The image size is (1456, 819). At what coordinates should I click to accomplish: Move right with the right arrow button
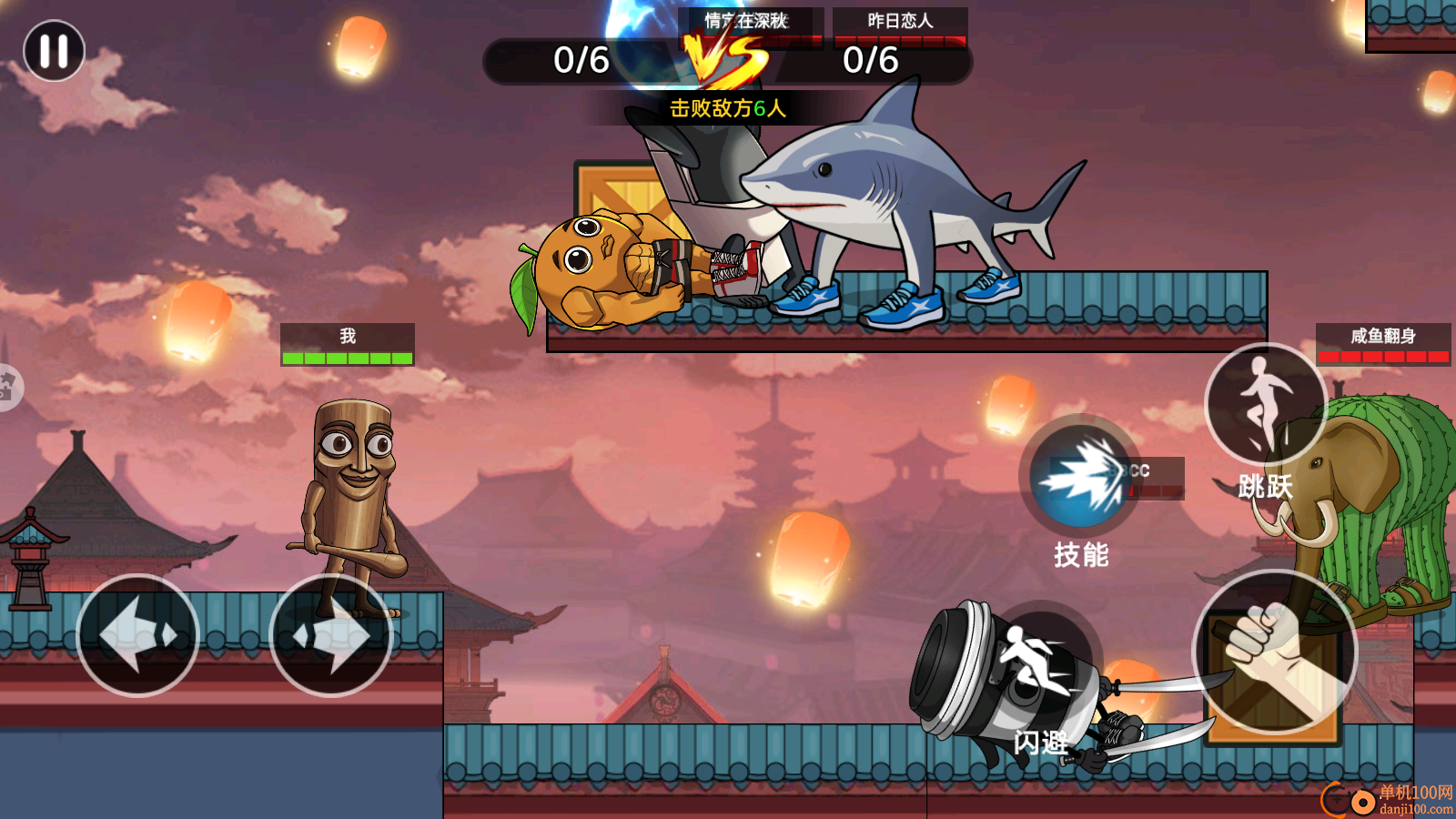(x=331, y=635)
